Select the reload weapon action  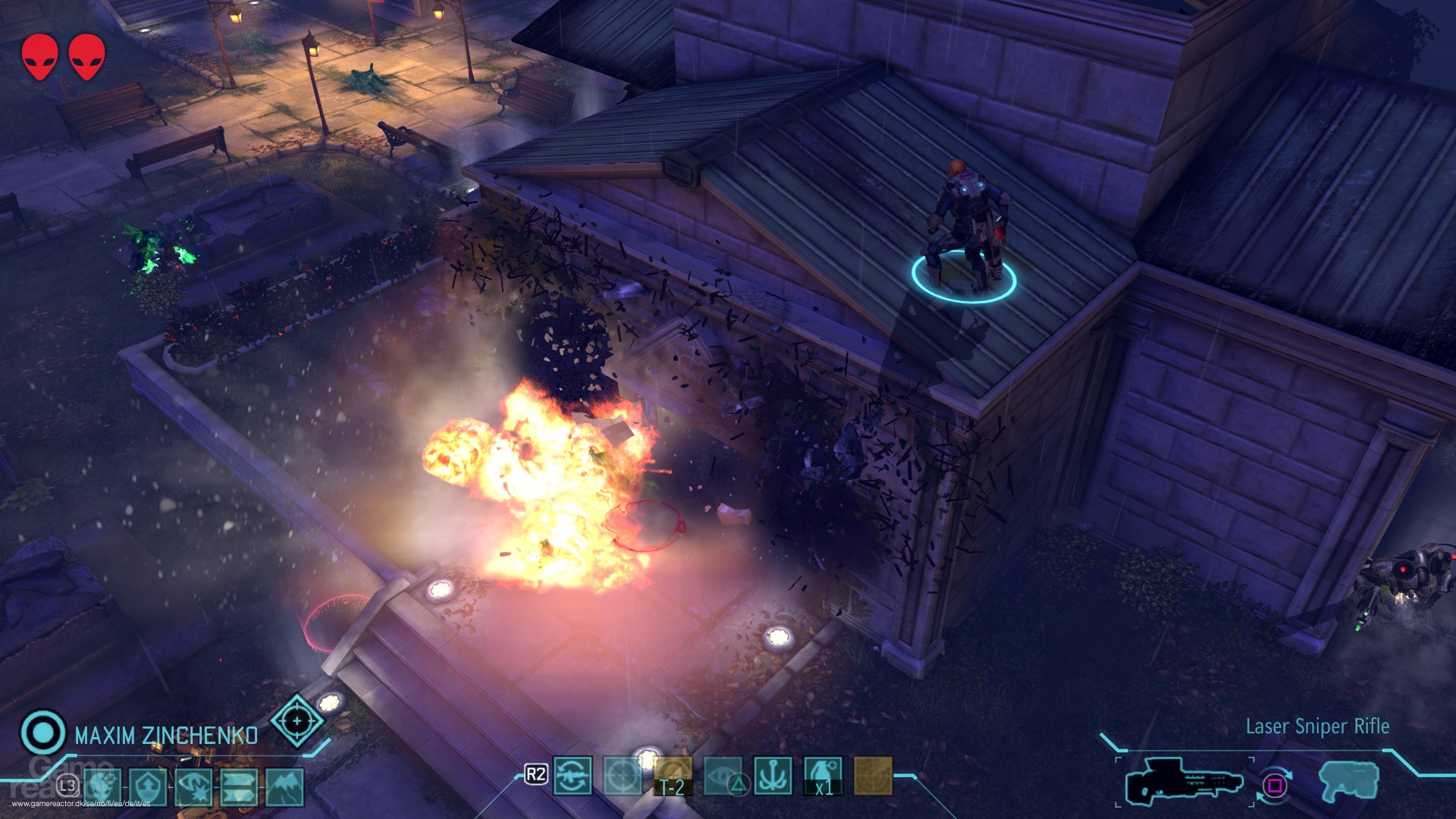(x=573, y=777)
